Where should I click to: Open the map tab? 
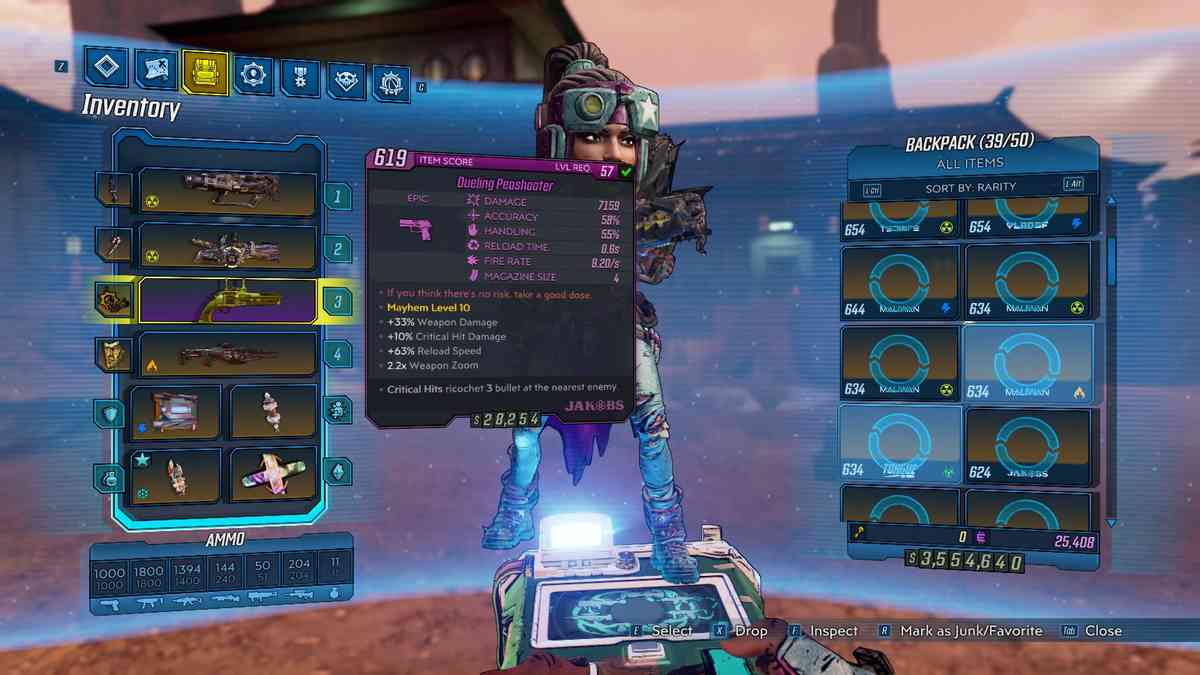pos(156,70)
